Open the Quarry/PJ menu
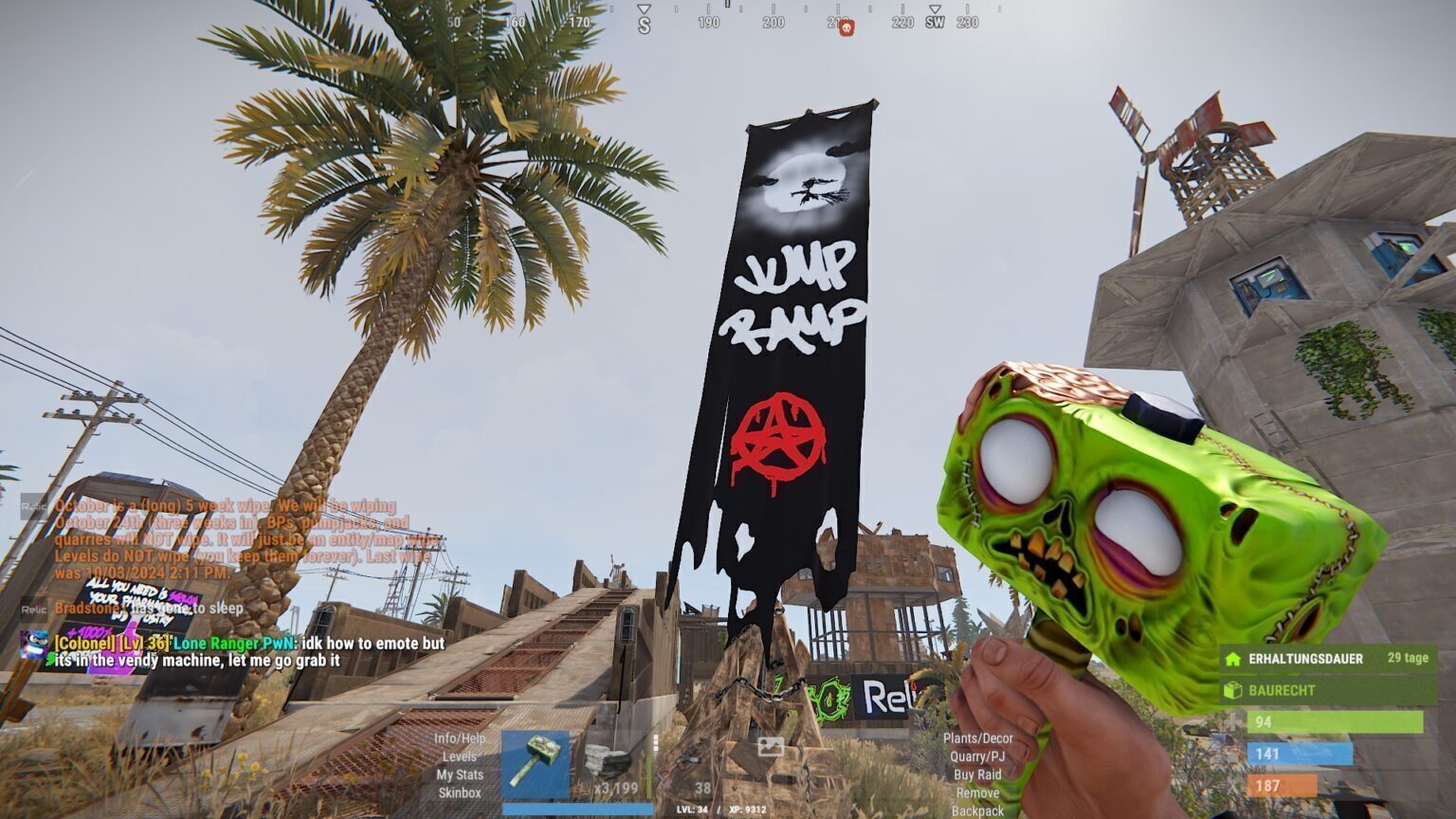Image resolution: width=1456 pixels, height=819 pixels. coord(977,756)
